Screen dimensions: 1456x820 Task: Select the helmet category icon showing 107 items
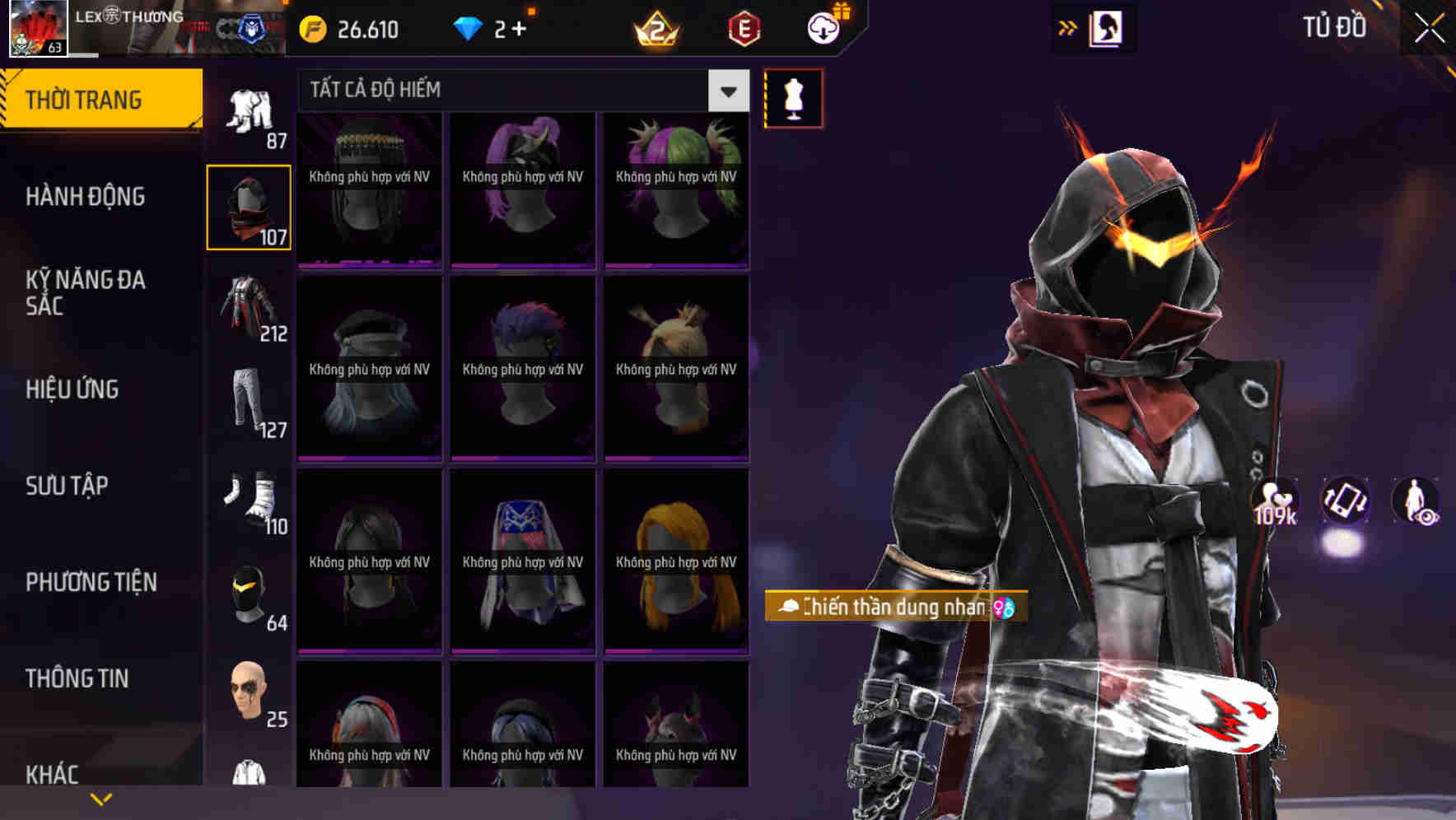pyautogui.click(x=248, y=204)
